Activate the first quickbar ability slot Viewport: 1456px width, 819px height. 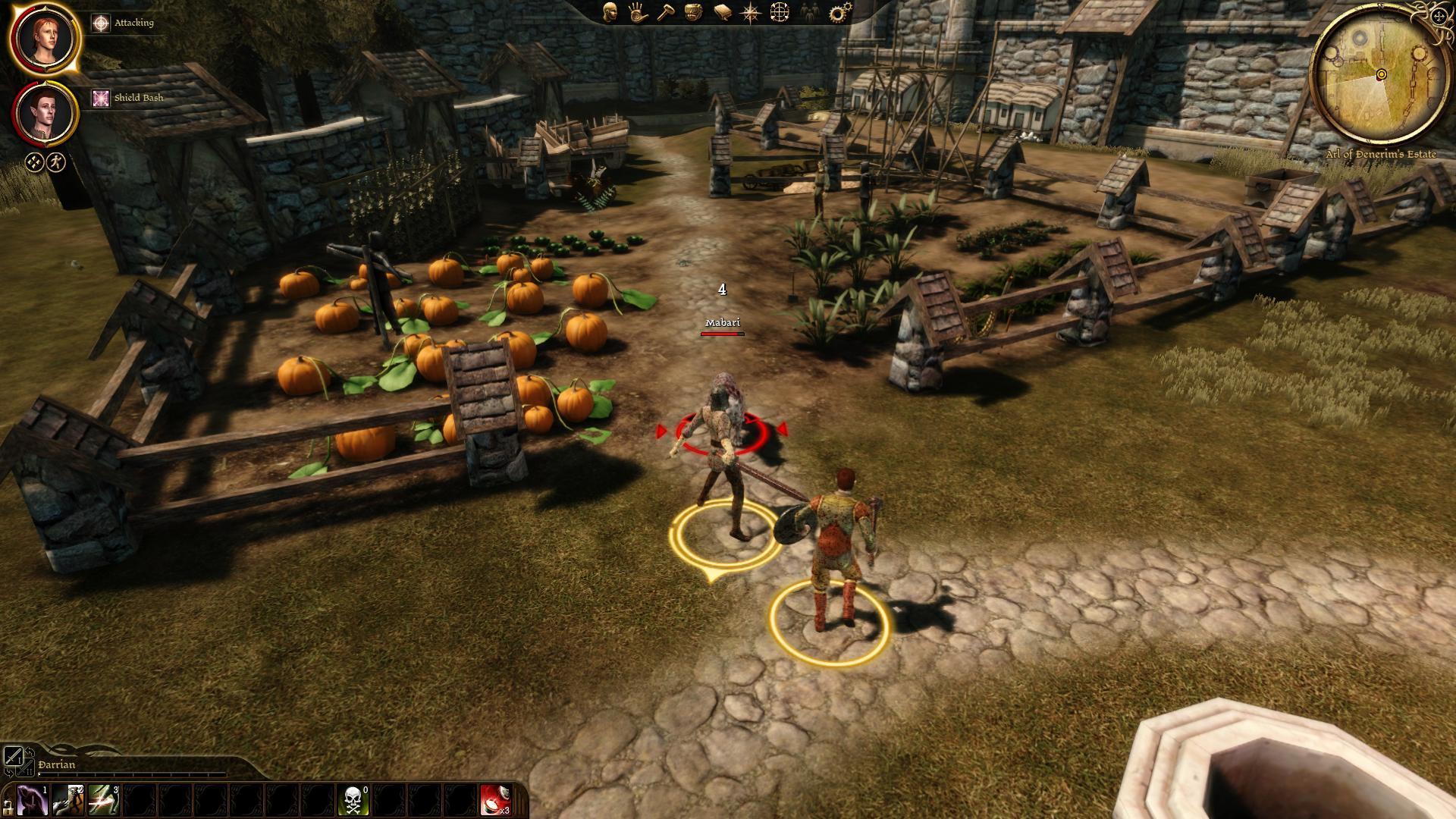32,801
